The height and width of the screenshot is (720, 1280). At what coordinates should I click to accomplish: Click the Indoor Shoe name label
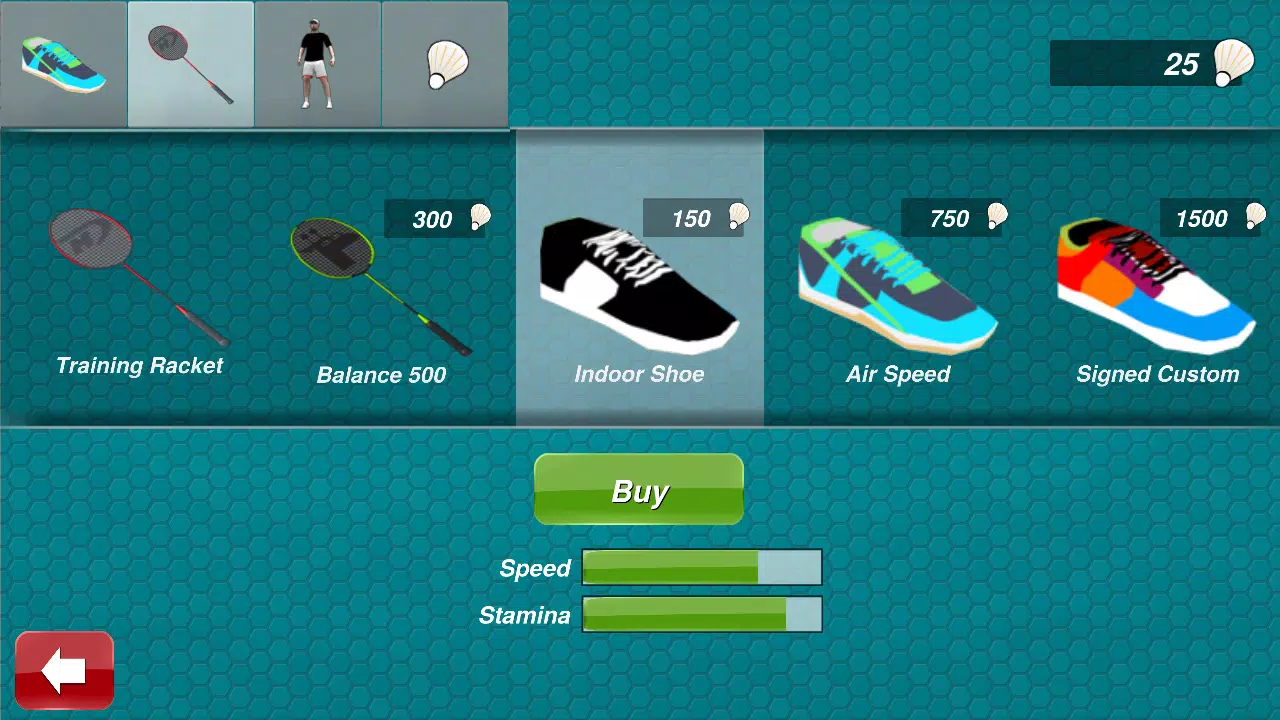pyautogui.click(x=639, y=374)
